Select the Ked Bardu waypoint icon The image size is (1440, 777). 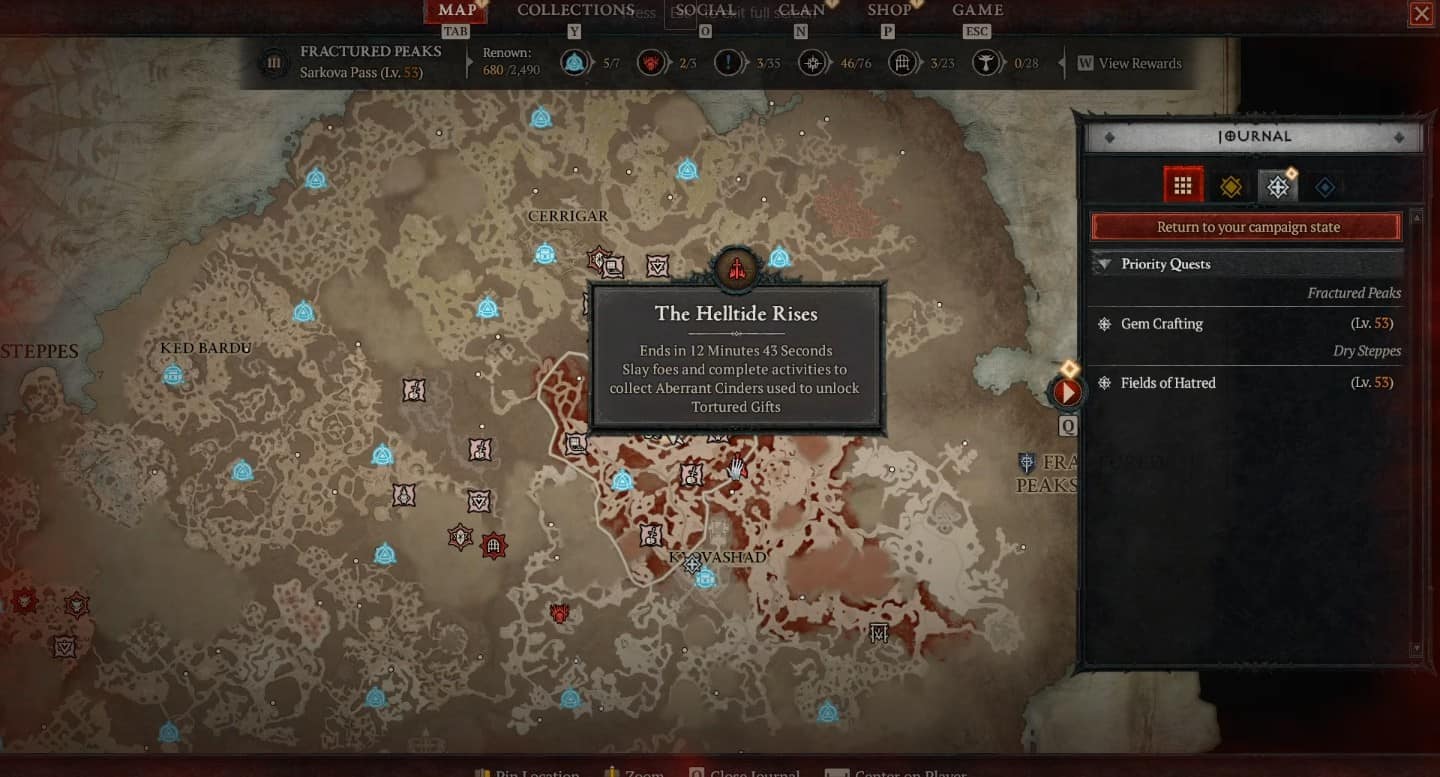point(173,375)
